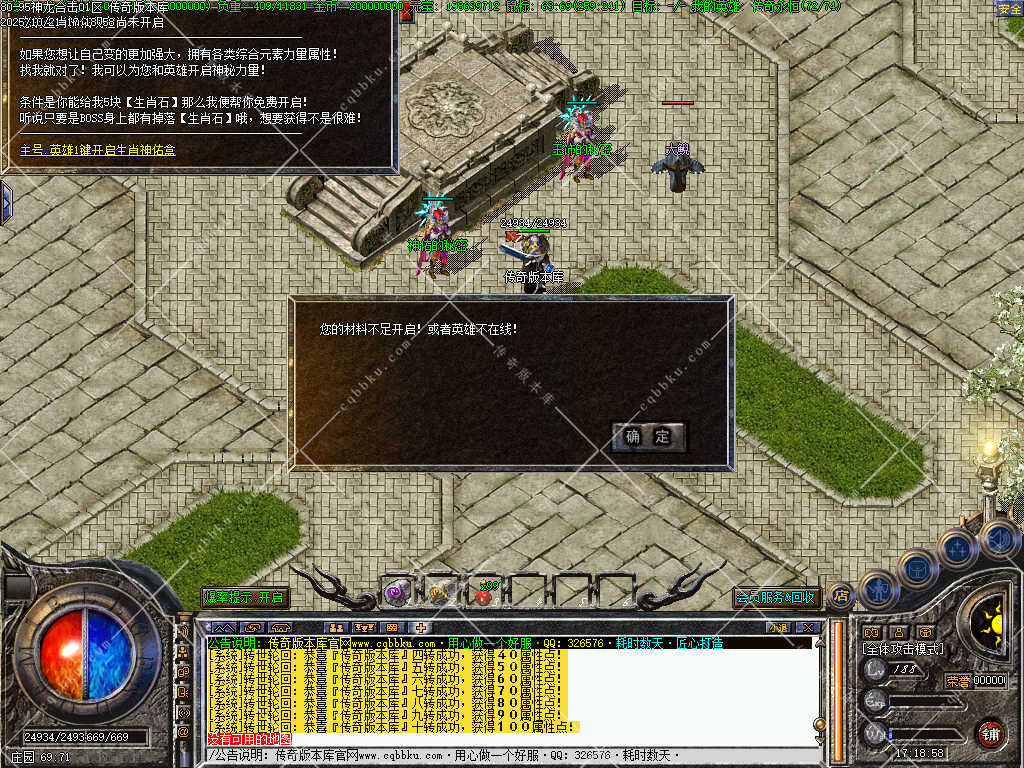Toggle the sound speaker round button
This screenshot has width=1024, height=768.
click(x=997, y=540)
